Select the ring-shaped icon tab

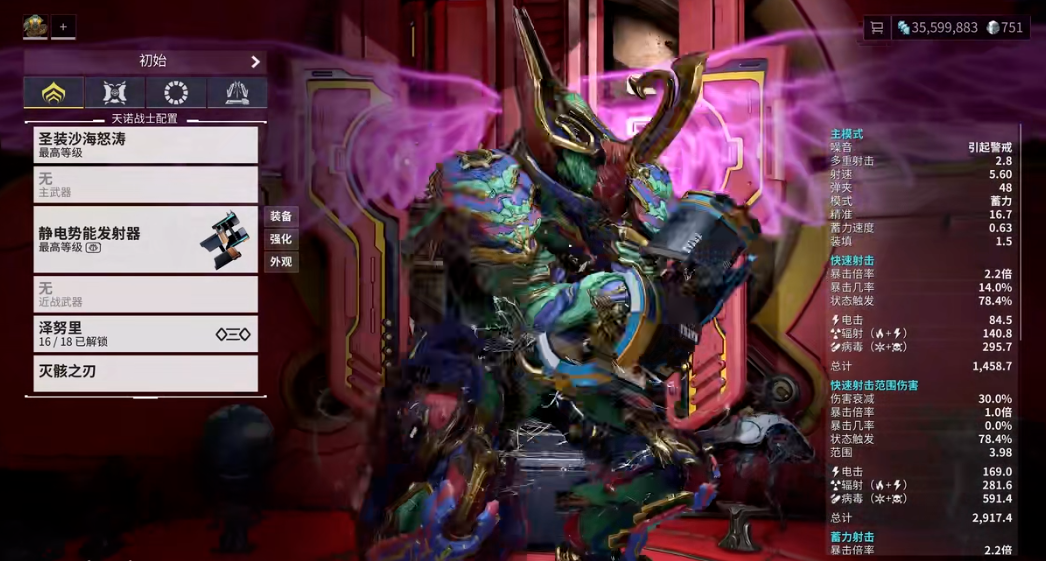point(176,94)
